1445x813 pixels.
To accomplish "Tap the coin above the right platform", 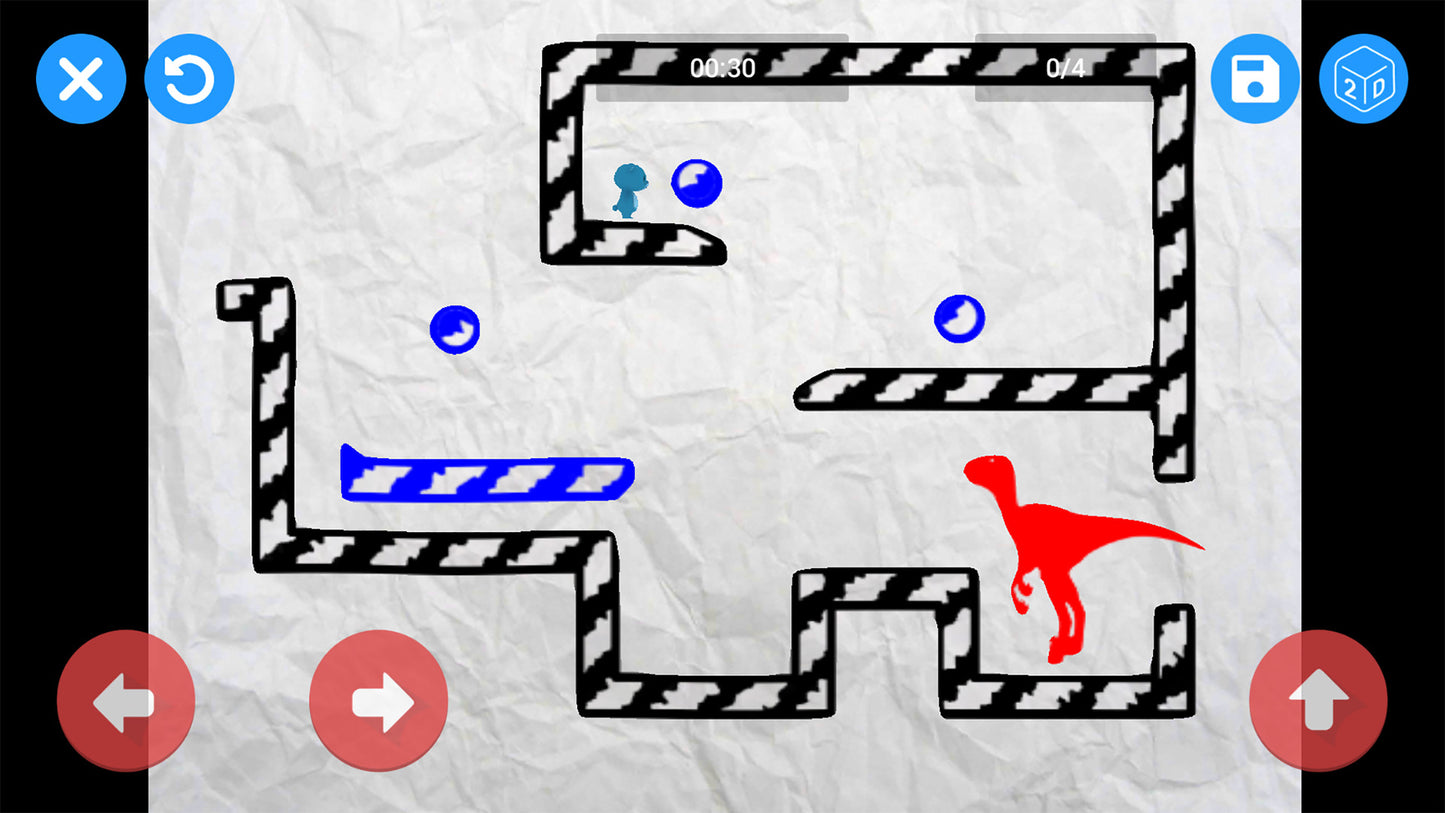I will pos(961,318).
